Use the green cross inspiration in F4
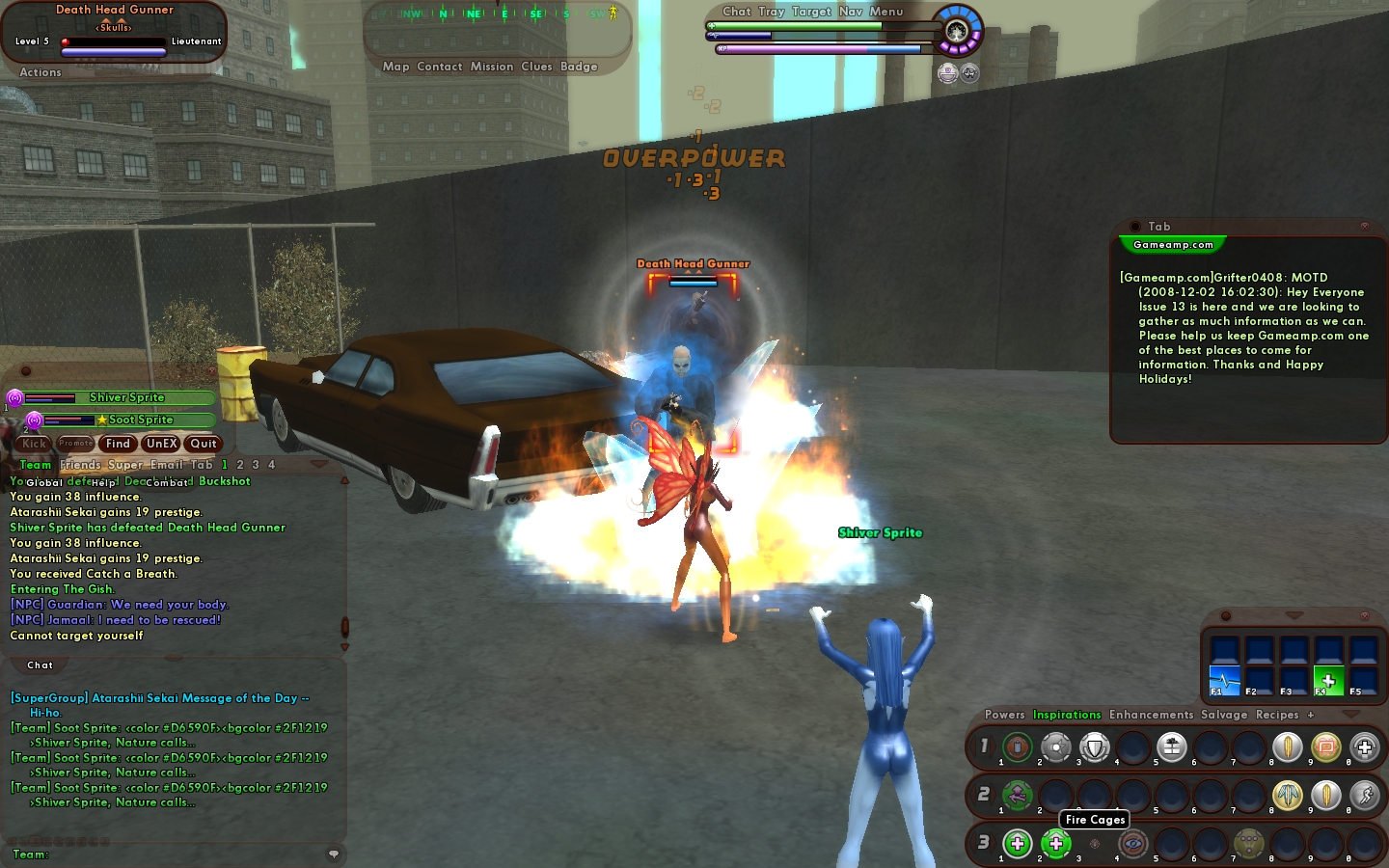 [x=1328, y=680]
